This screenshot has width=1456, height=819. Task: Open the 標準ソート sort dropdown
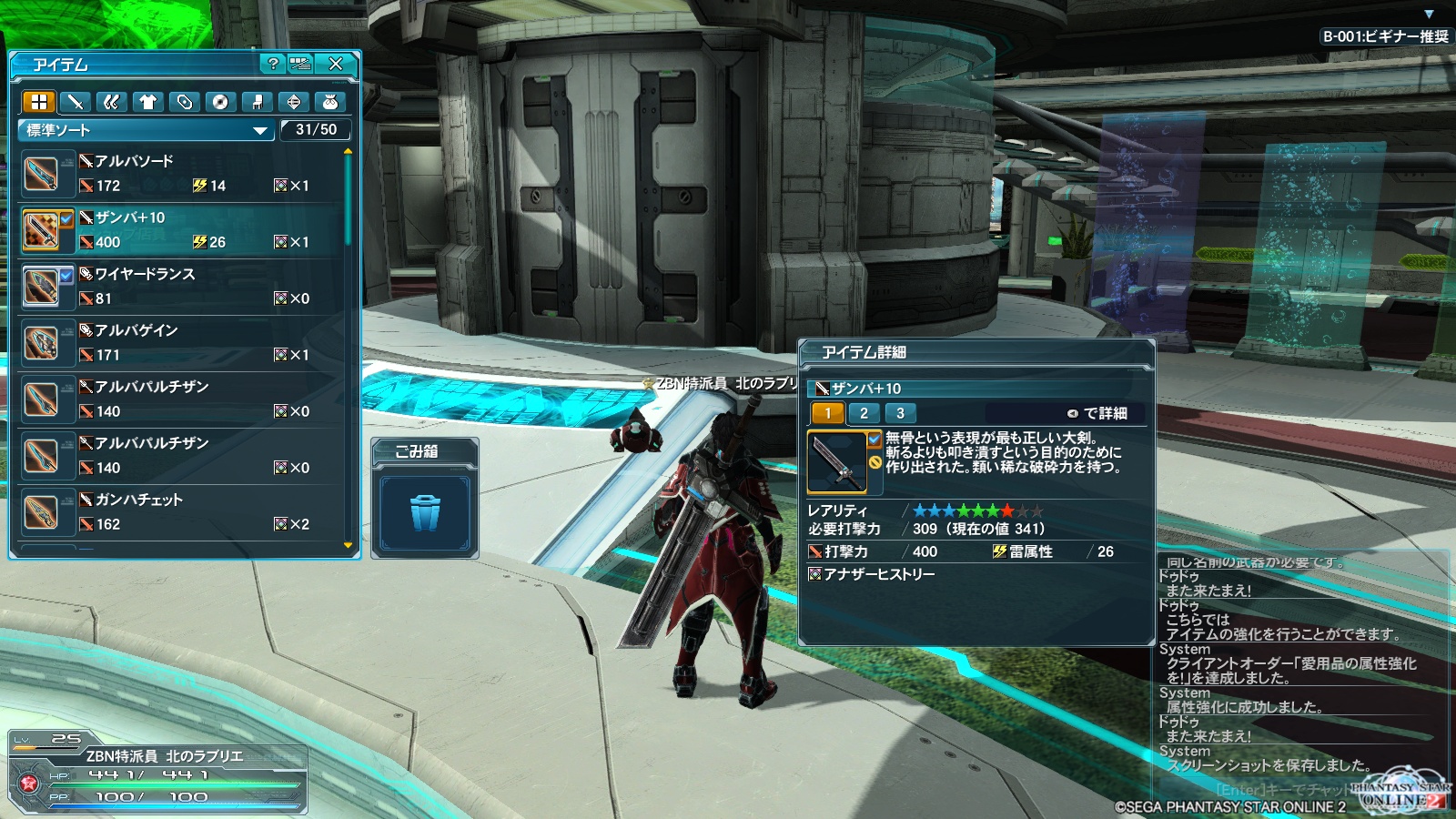point(146,130)
